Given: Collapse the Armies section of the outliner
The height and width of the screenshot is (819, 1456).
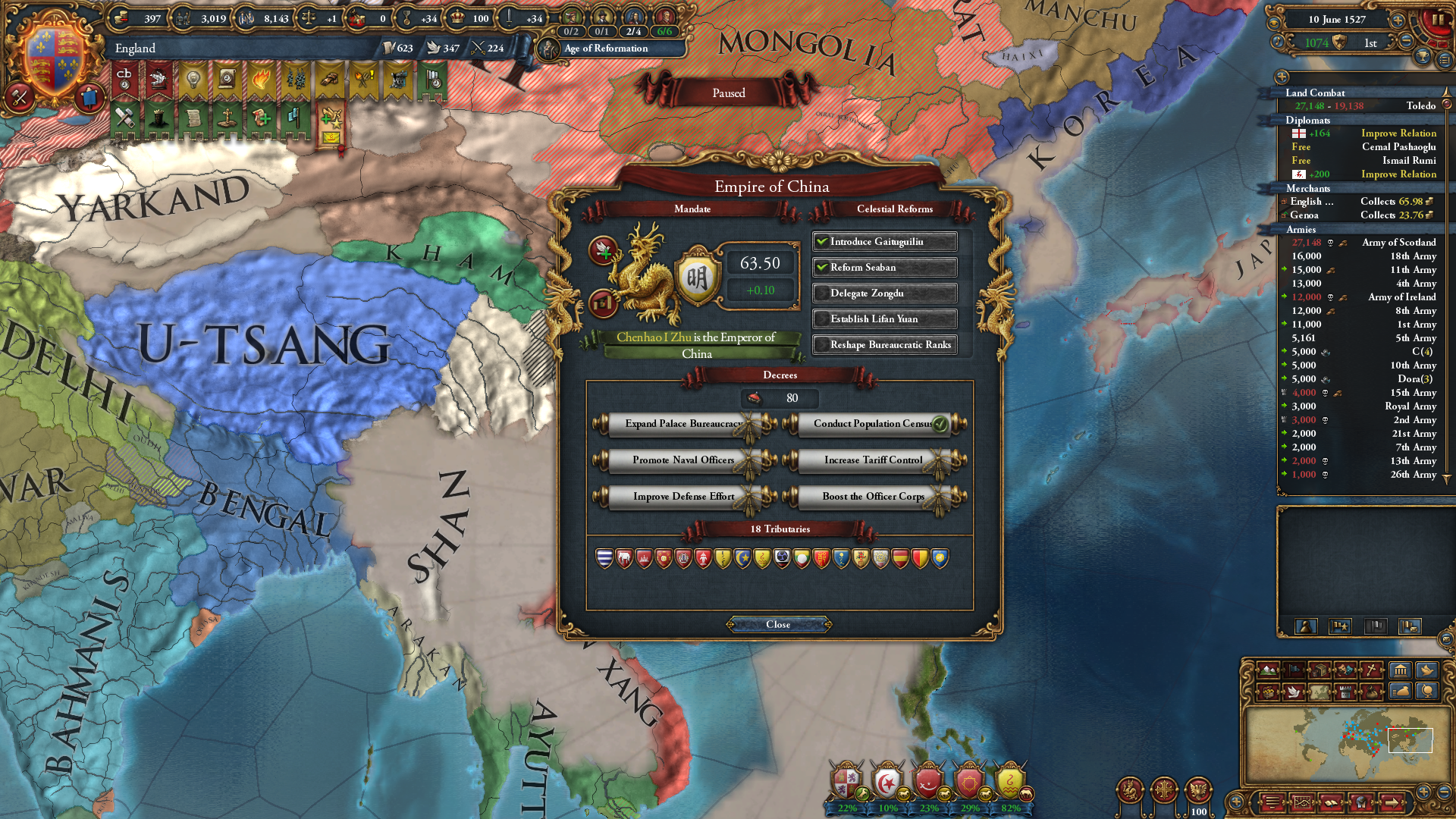Looking at the screenshot, I should click(x=1300, y=230).
